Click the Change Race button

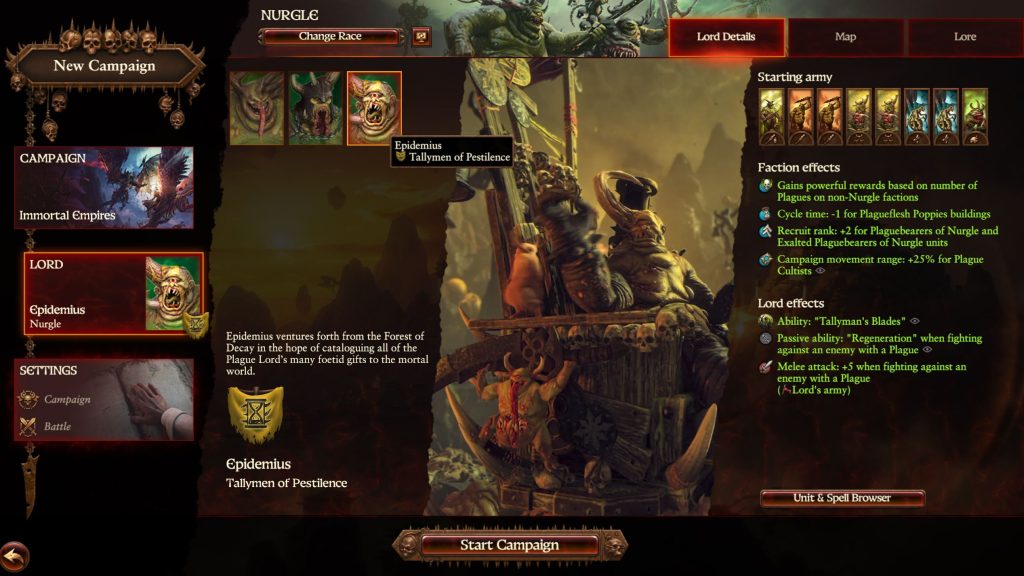pyautogui.click(x=331, y=37)
